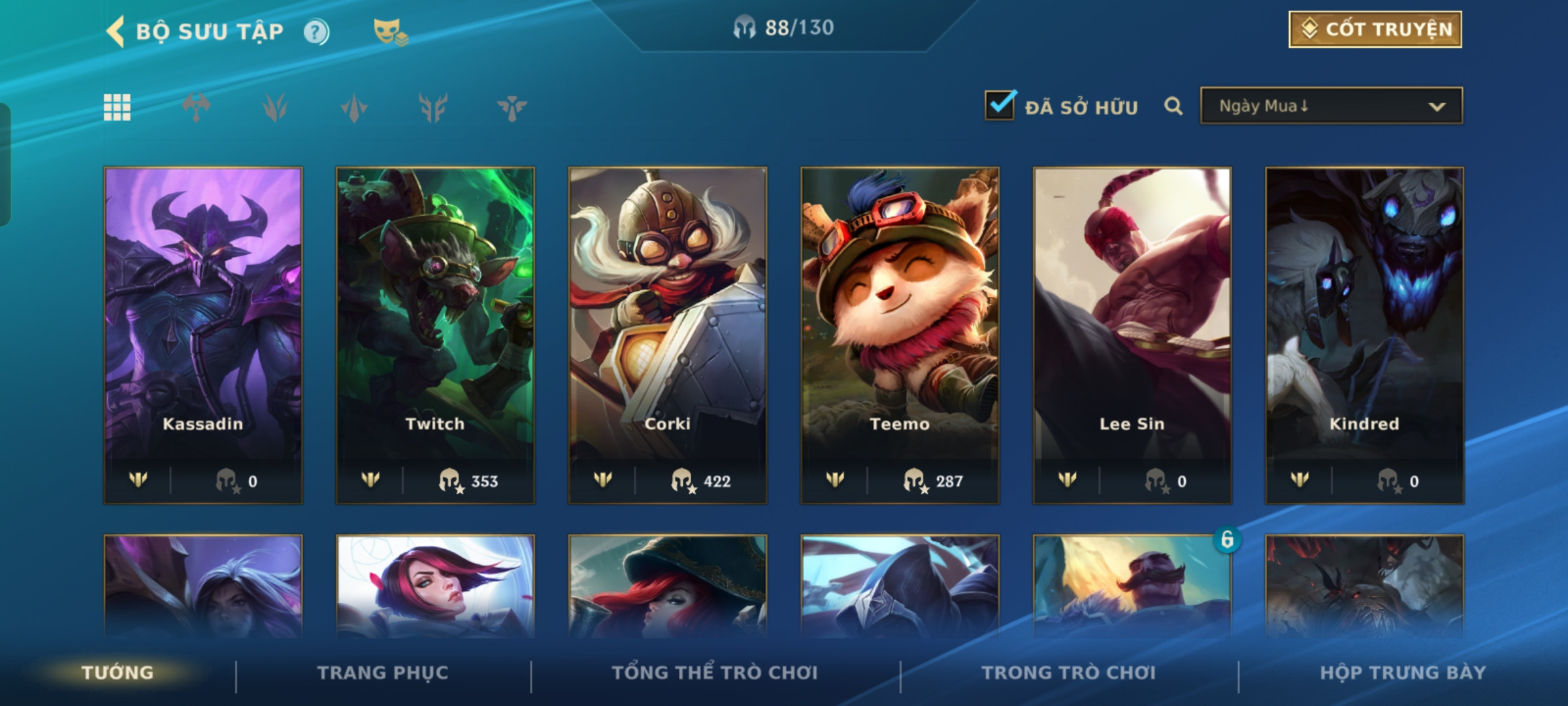Expand the Ngày Mua sort dropdown
The height and width of the screenshot is (706, 1568).
click(x=1331, y=106)
